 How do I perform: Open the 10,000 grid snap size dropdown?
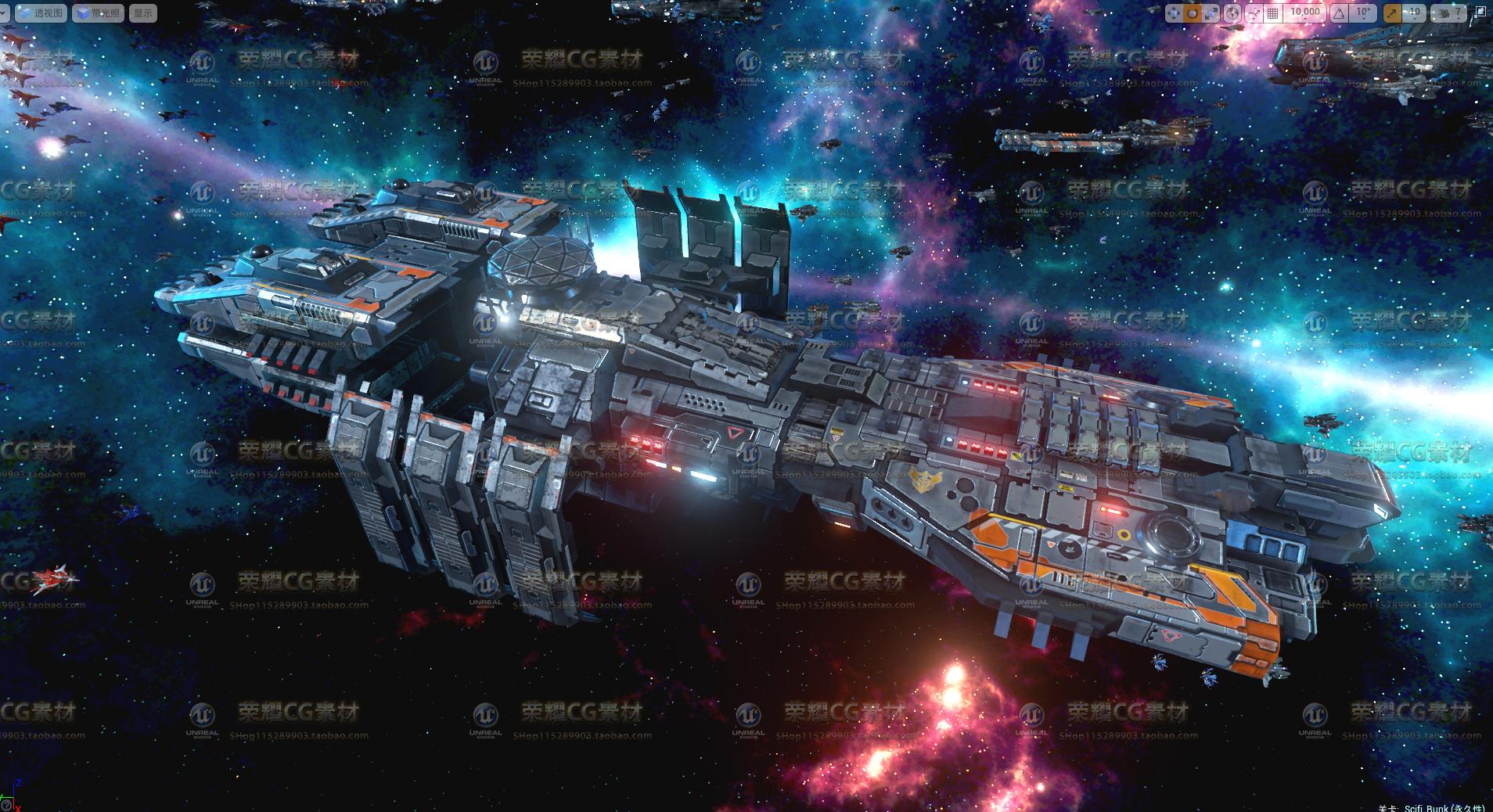(1304, 13)
